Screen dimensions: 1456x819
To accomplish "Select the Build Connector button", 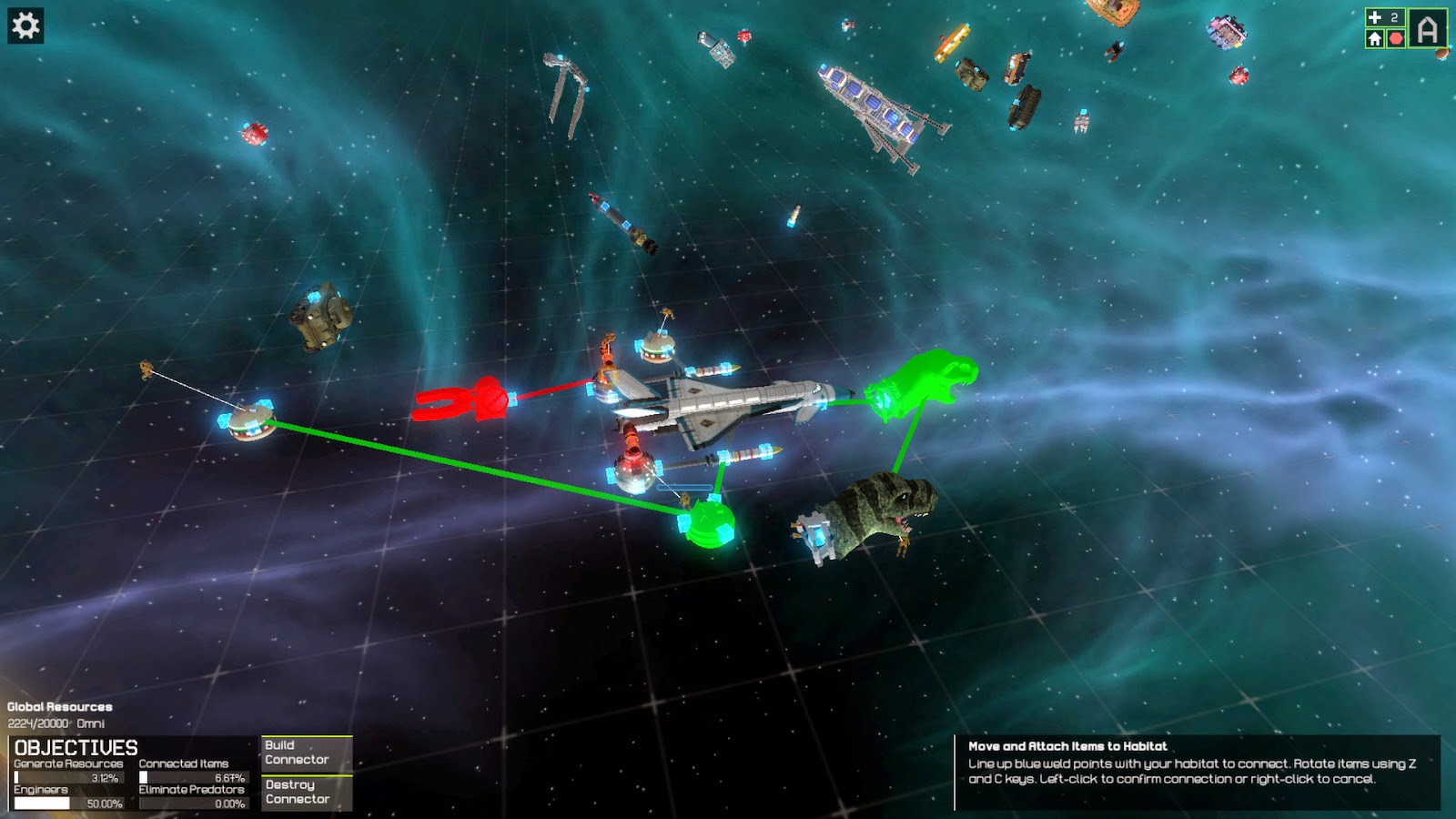I will [x=307, y=753].
